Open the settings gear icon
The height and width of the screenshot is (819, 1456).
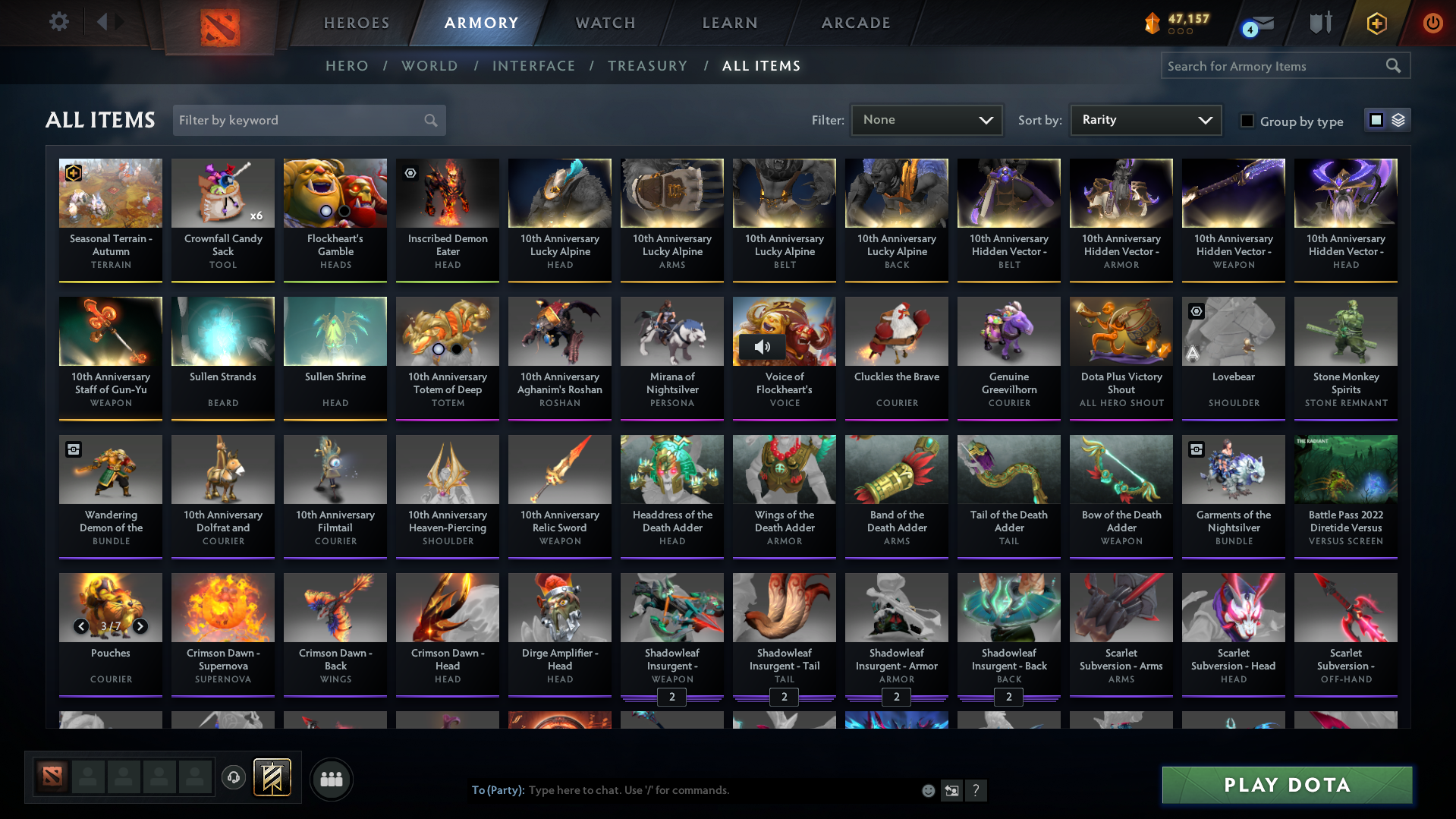tap(58, 22)
